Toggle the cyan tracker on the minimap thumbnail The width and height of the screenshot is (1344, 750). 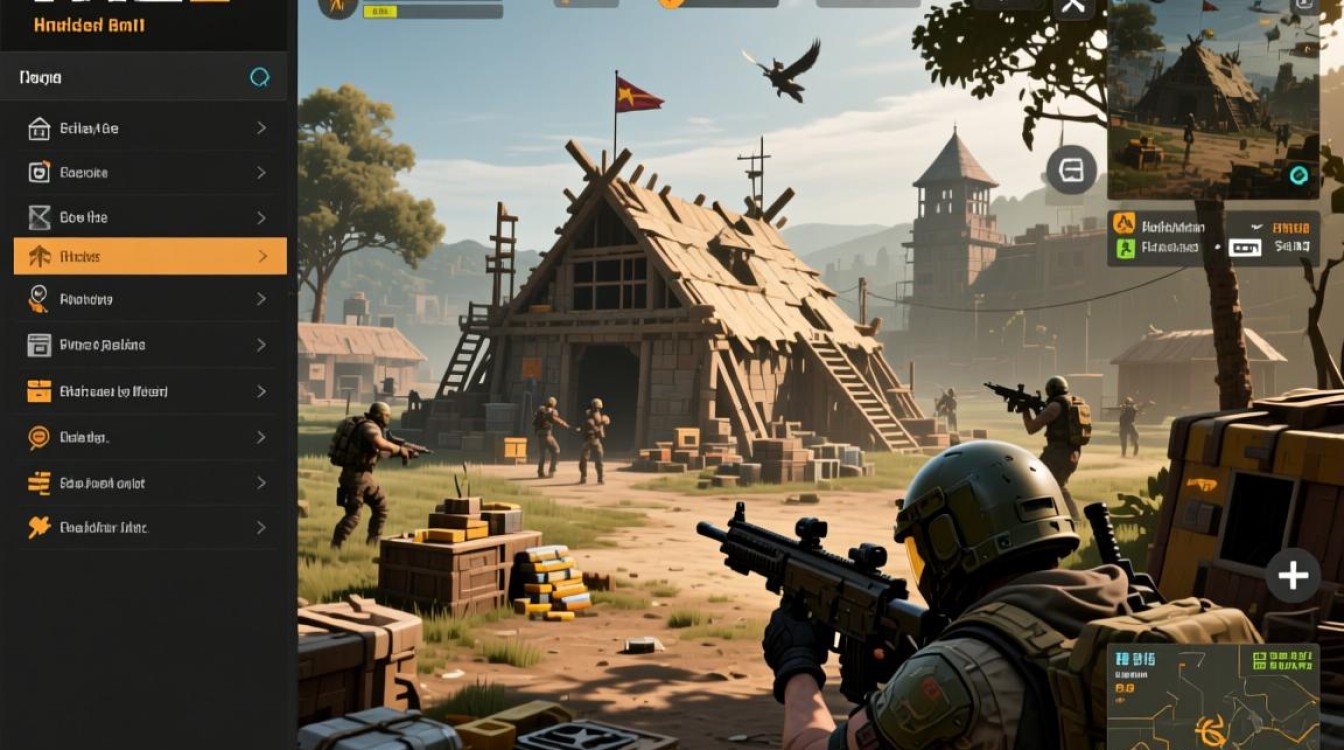[x=1300, y=176]
